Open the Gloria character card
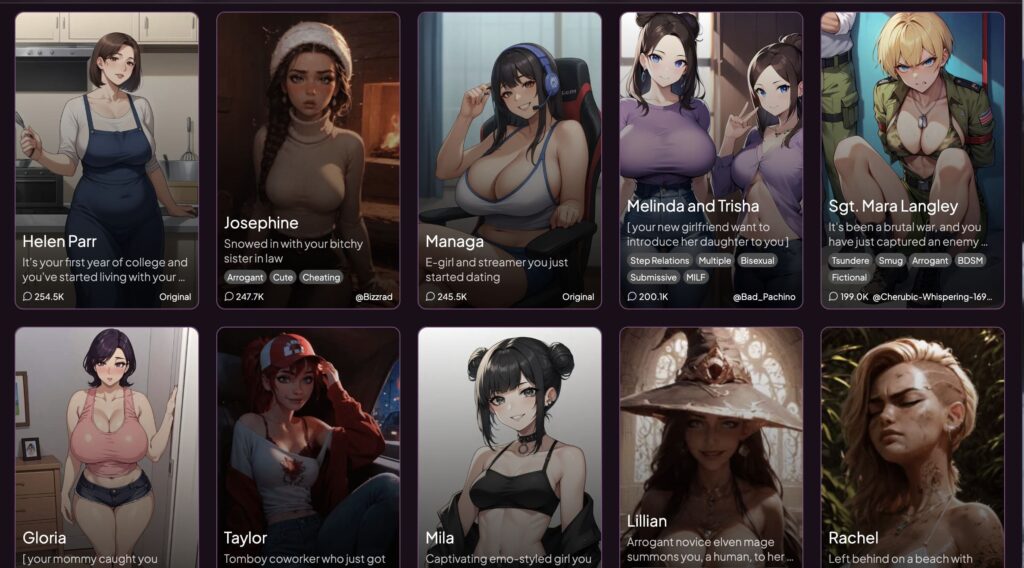This screenshot has width=1024, height=568. (106, 440)
